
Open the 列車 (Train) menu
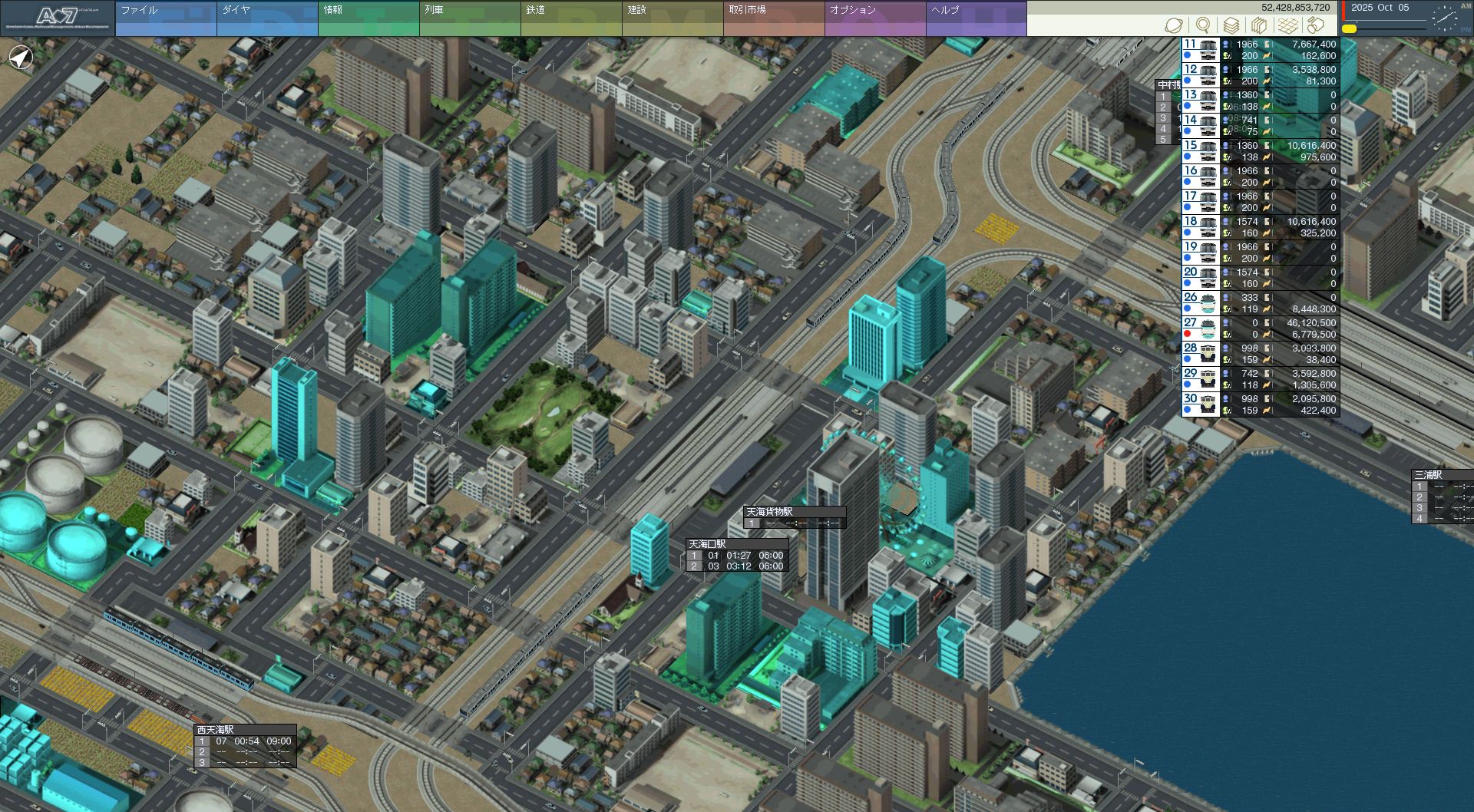click(469, 18)
